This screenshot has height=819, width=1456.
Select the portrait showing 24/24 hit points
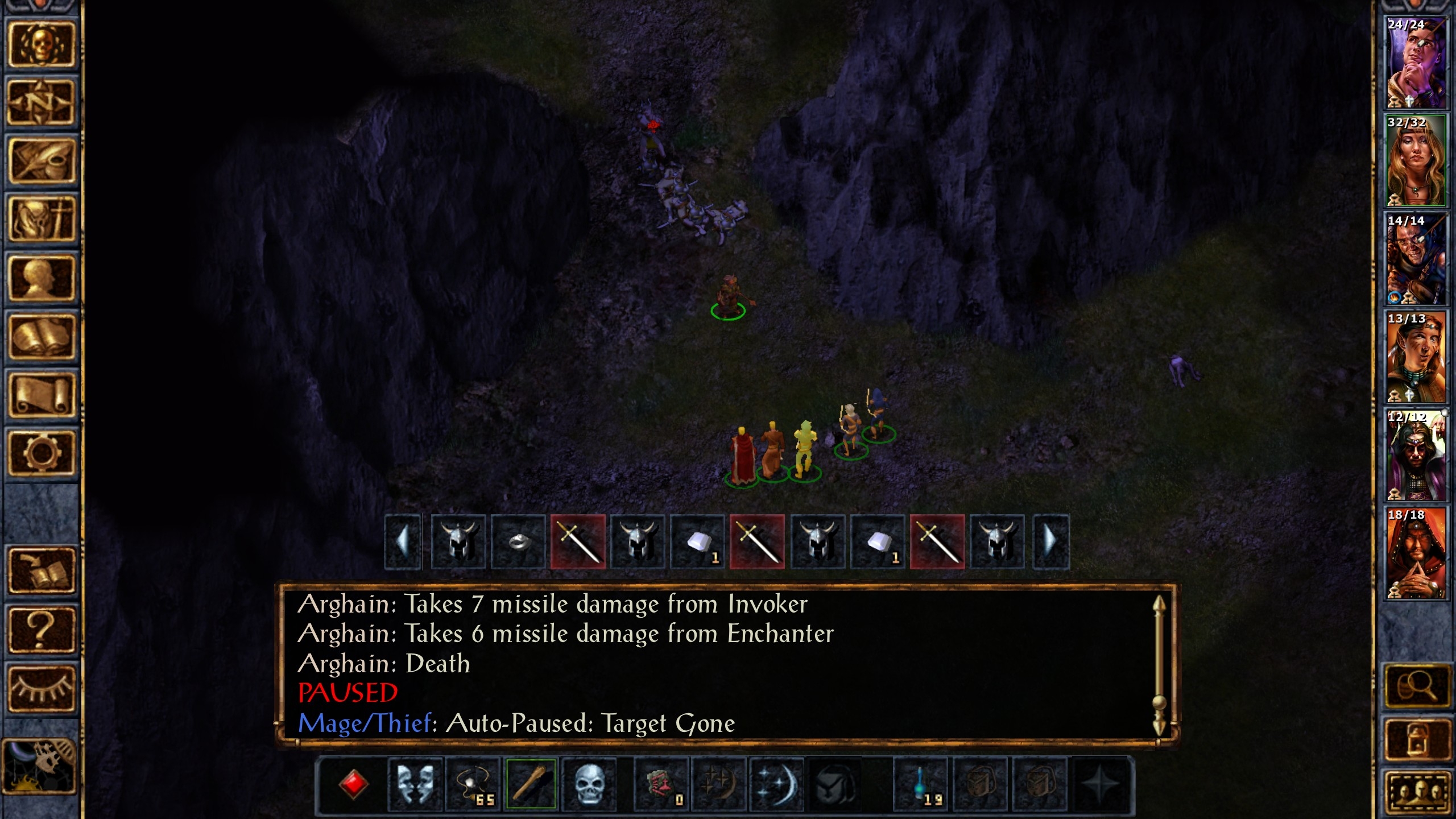click(1415, 63)
